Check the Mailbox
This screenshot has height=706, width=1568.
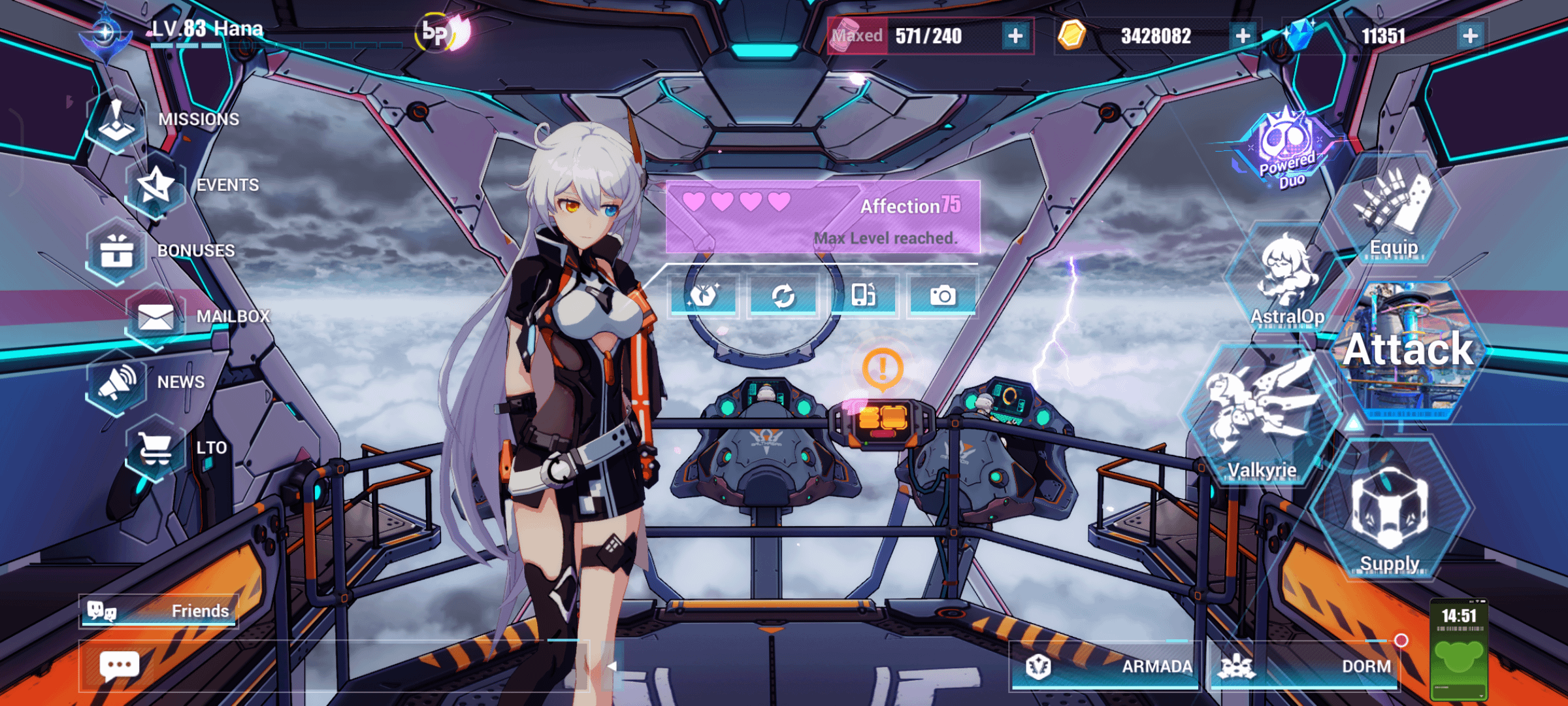click(x=155, y=318)
